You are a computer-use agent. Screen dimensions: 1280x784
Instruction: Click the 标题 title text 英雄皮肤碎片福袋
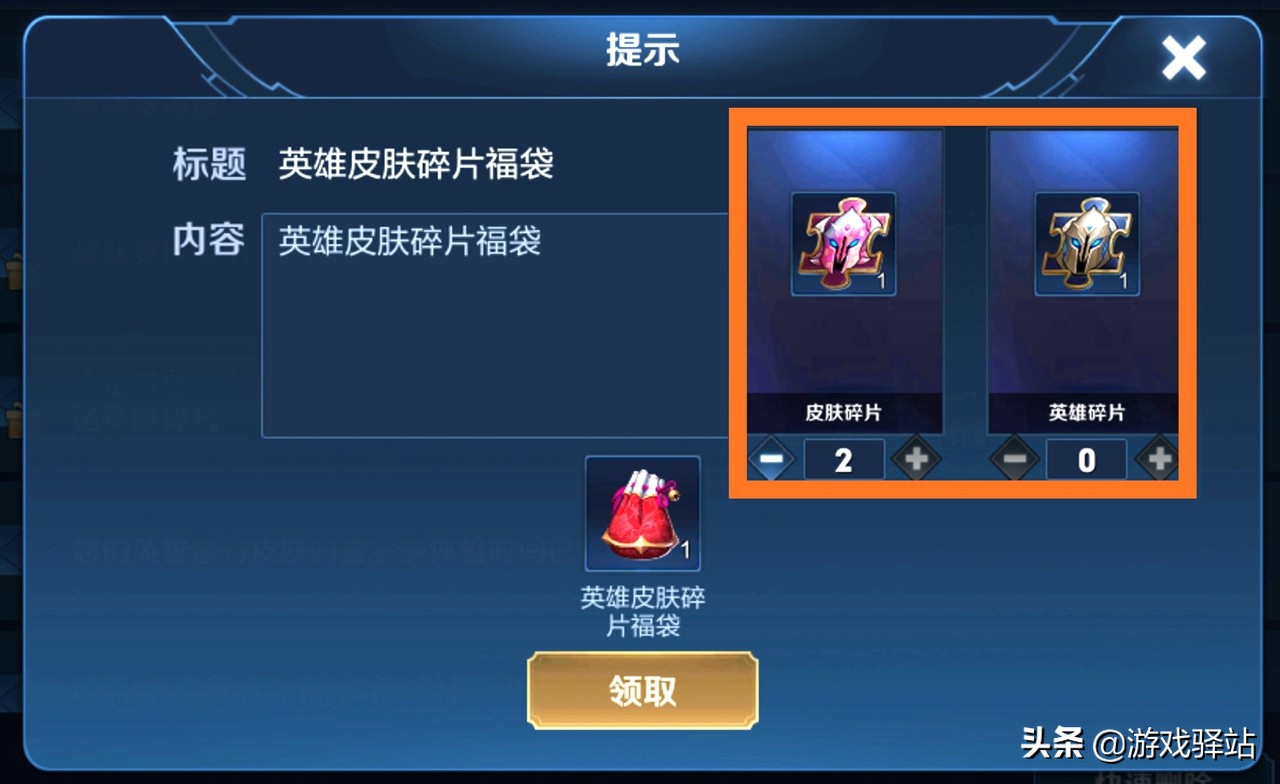[x=416, y=166]
